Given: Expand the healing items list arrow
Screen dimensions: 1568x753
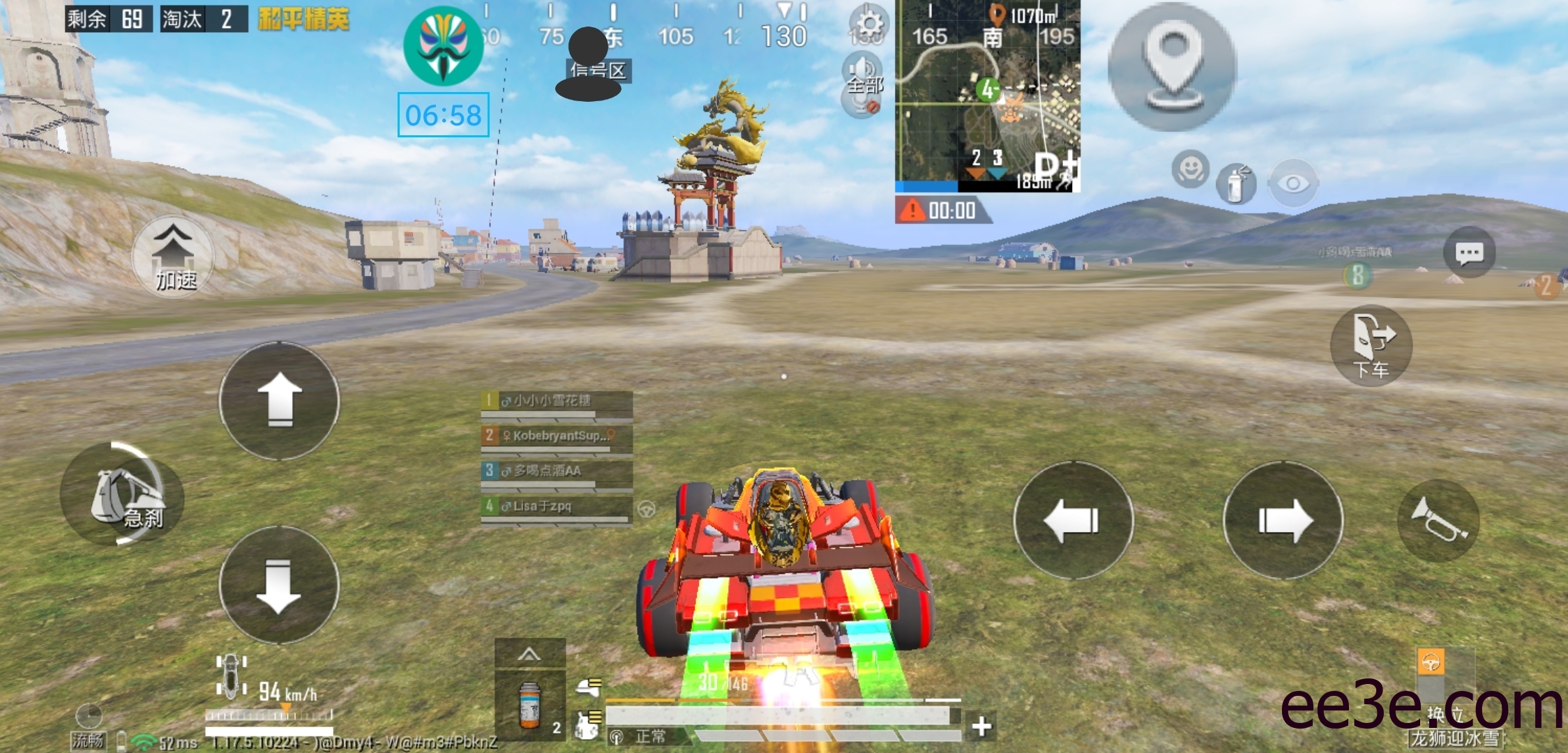Looking at the screenshot, I should click(x=529, y=654).
